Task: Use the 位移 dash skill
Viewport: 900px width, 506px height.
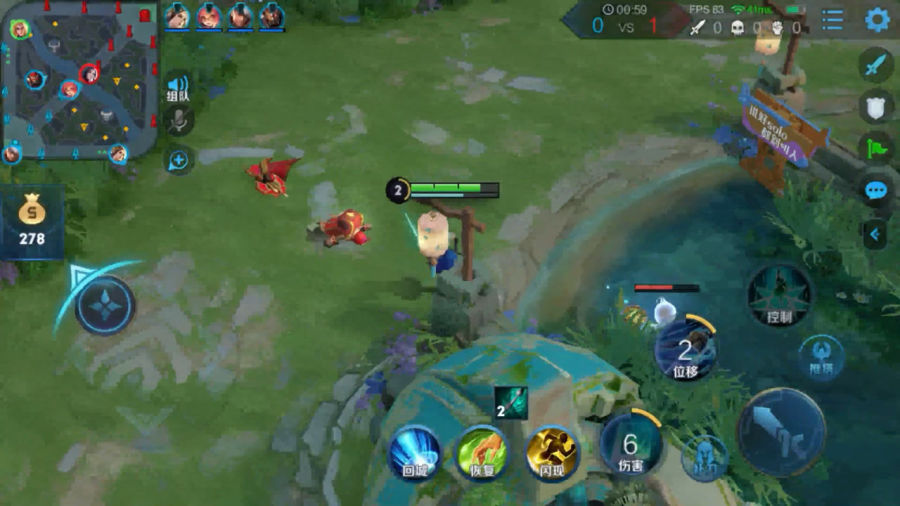Action: pos(685,351)
